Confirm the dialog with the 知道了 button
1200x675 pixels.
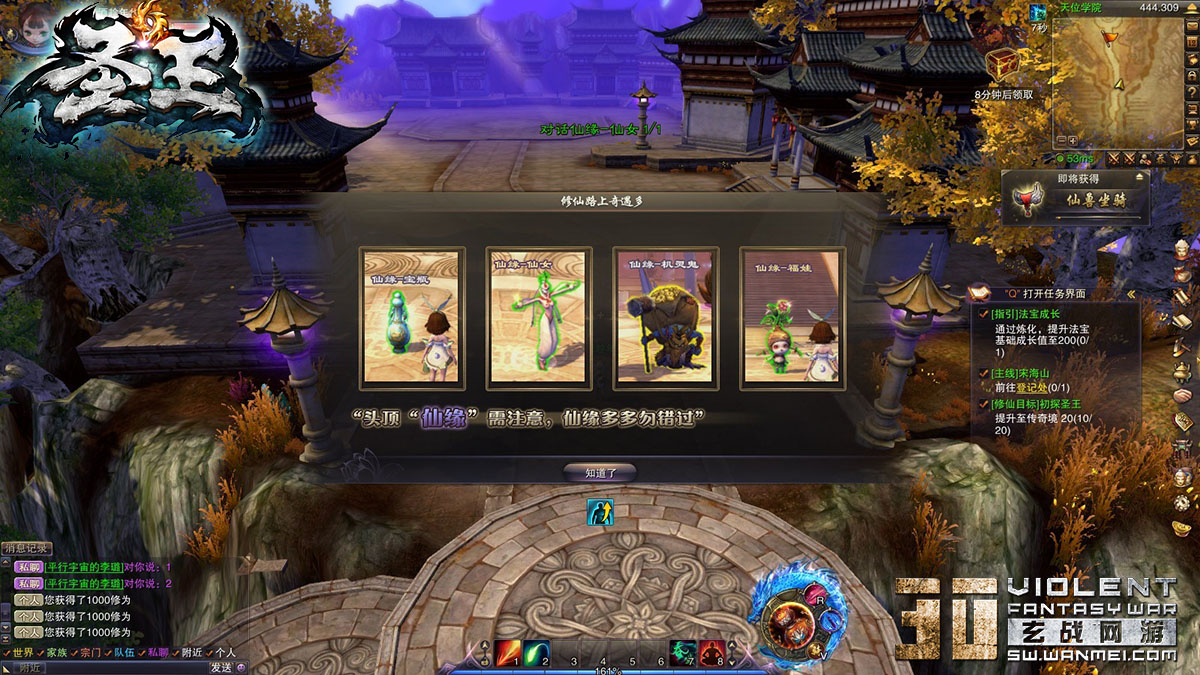click(x=599, y=472)
